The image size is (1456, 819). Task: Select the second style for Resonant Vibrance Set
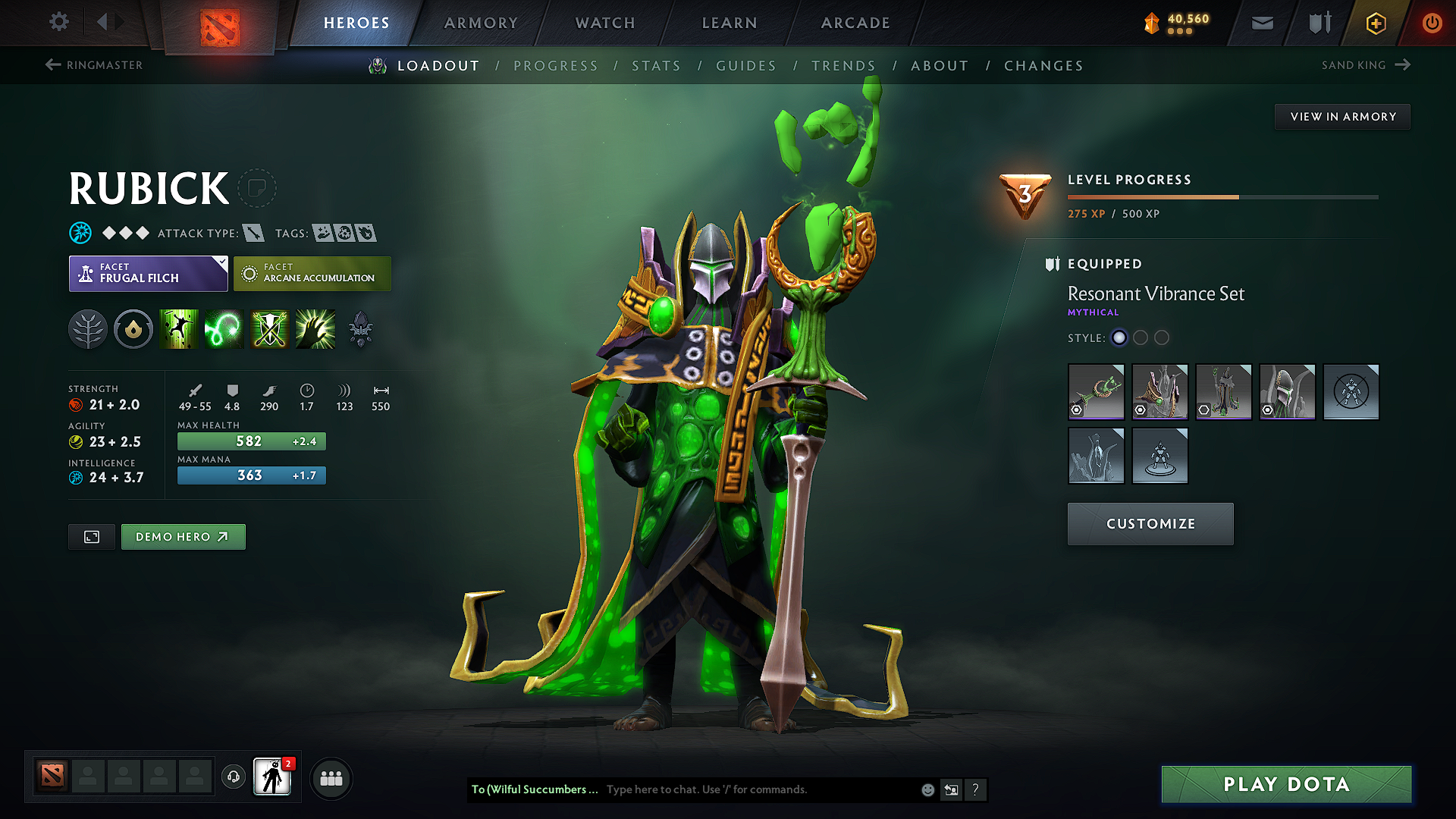(x=1141, y=338)
